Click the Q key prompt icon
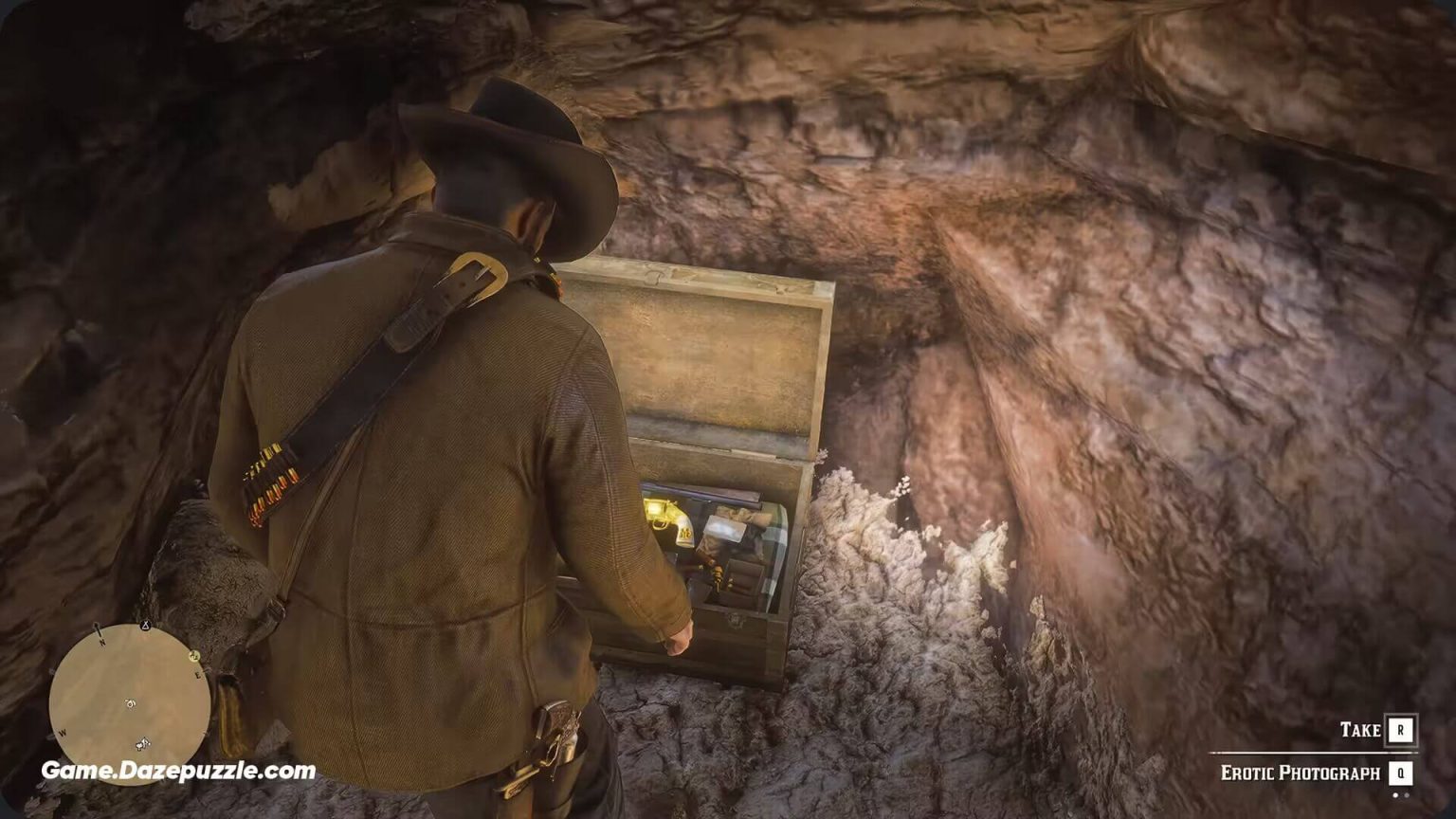 click(1400, 773)
